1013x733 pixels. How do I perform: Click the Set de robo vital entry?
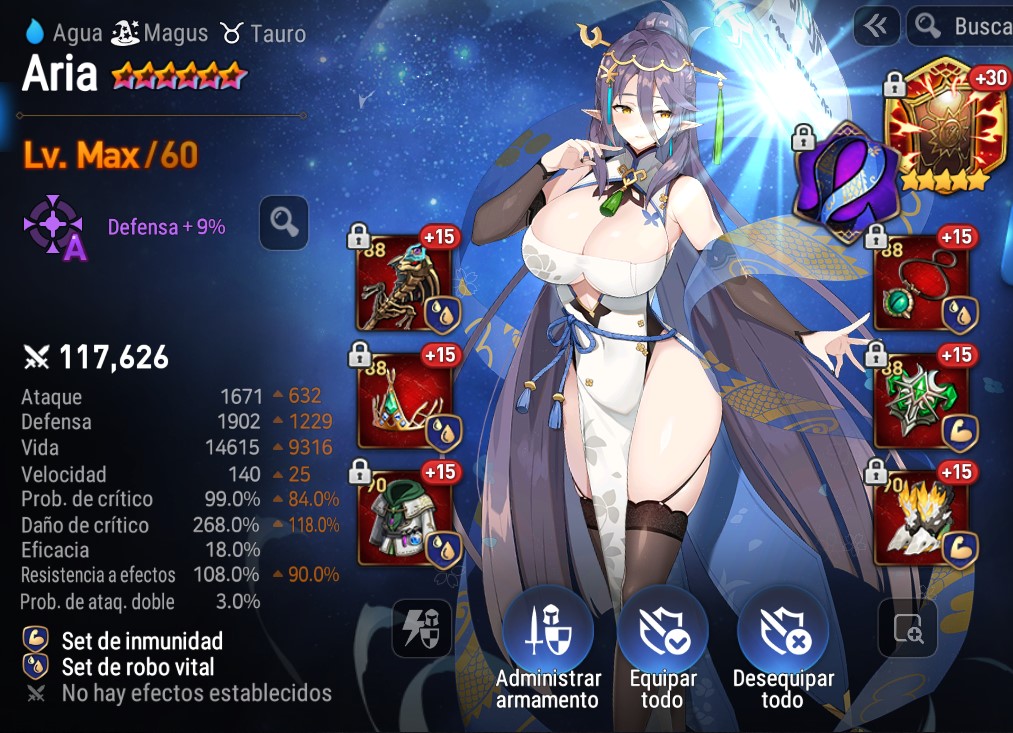(x=137, y=667)
